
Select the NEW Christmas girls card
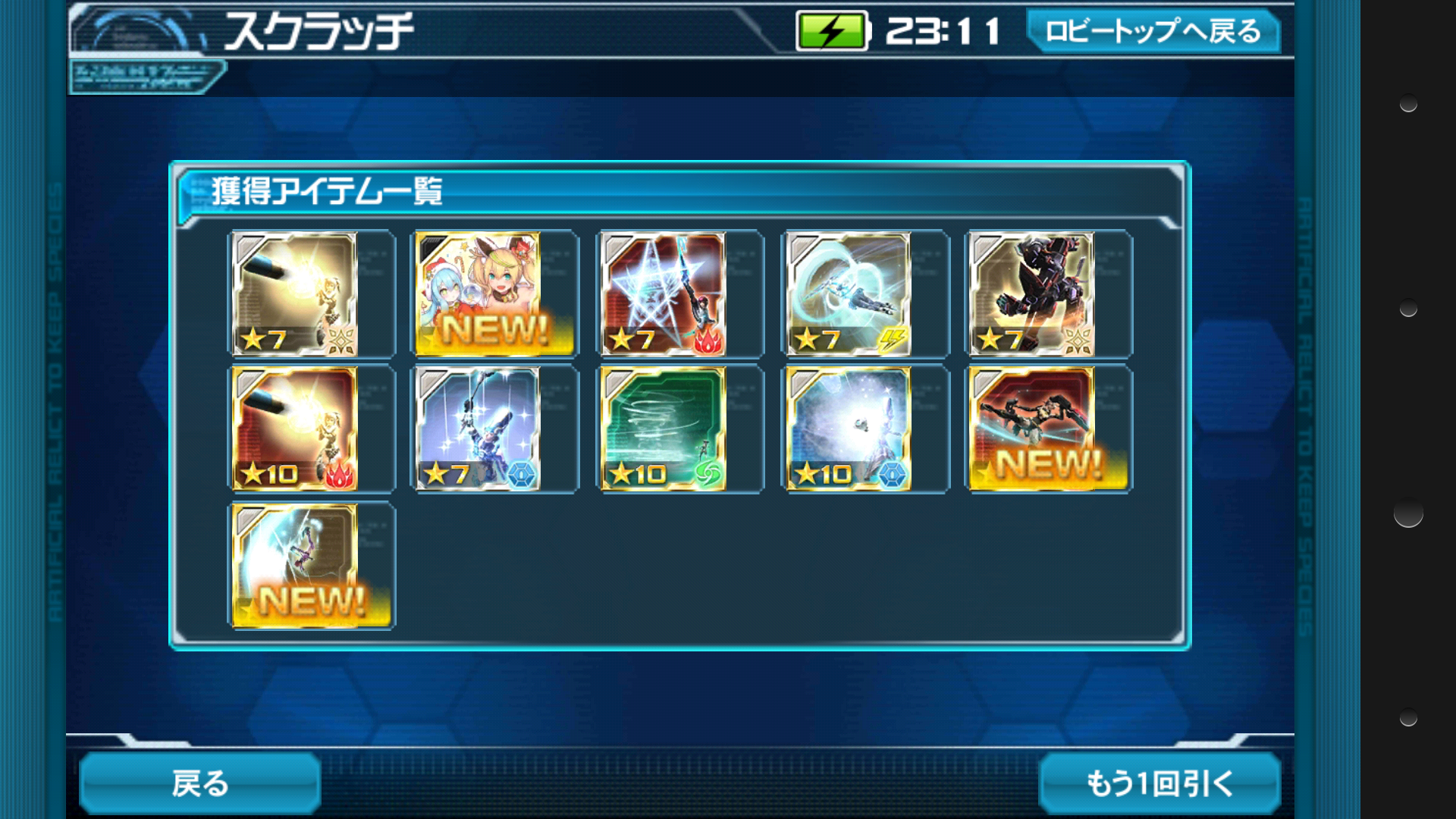point(479,293)
